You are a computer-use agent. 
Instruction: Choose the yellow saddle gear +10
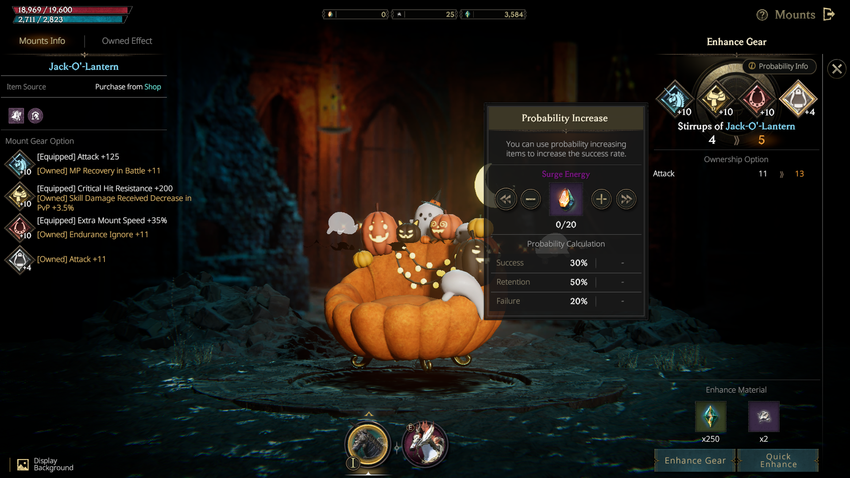click(x=715, y=99)
